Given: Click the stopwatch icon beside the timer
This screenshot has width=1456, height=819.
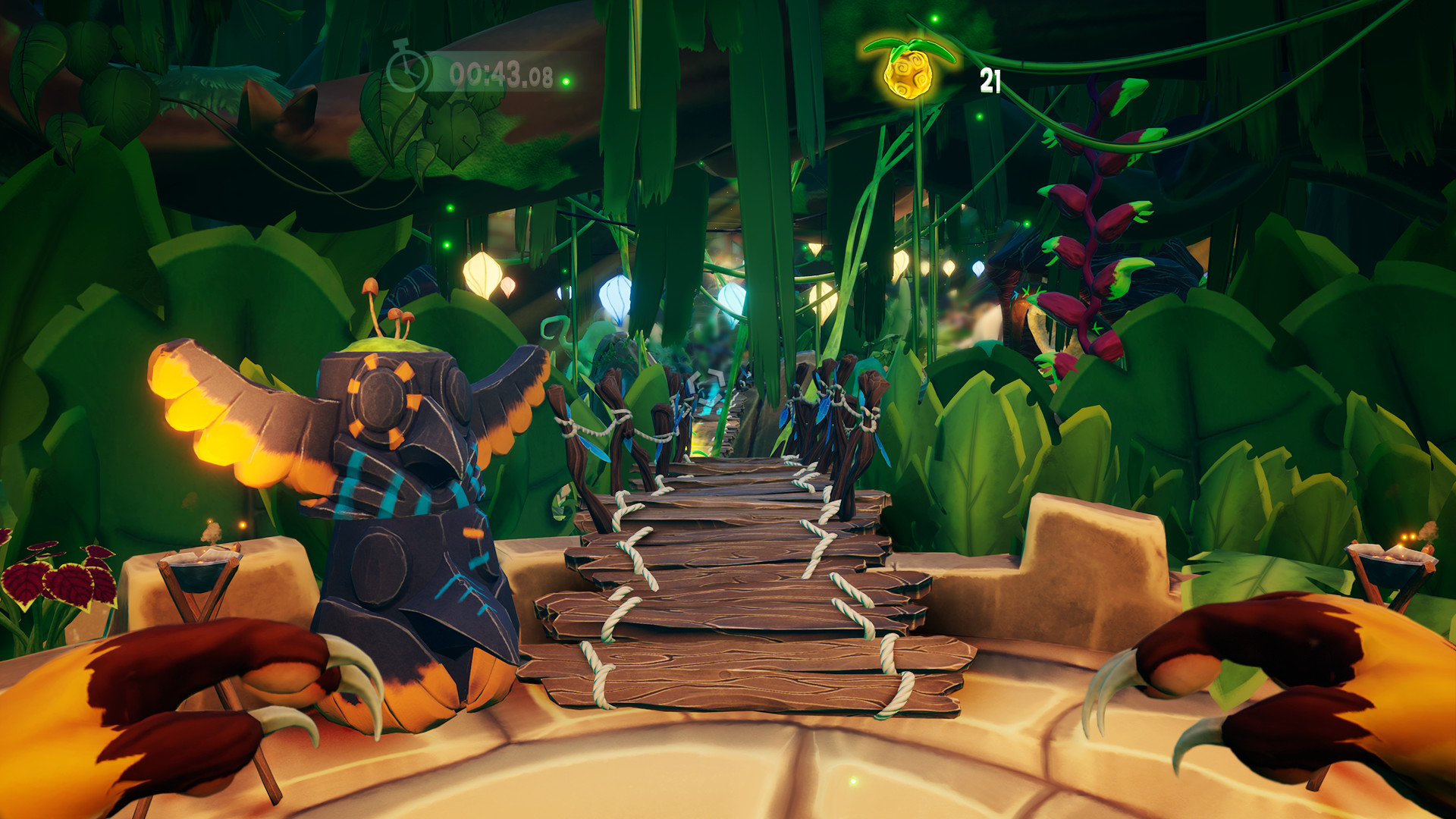Looking at the screenshot, I should coord(407,69).
